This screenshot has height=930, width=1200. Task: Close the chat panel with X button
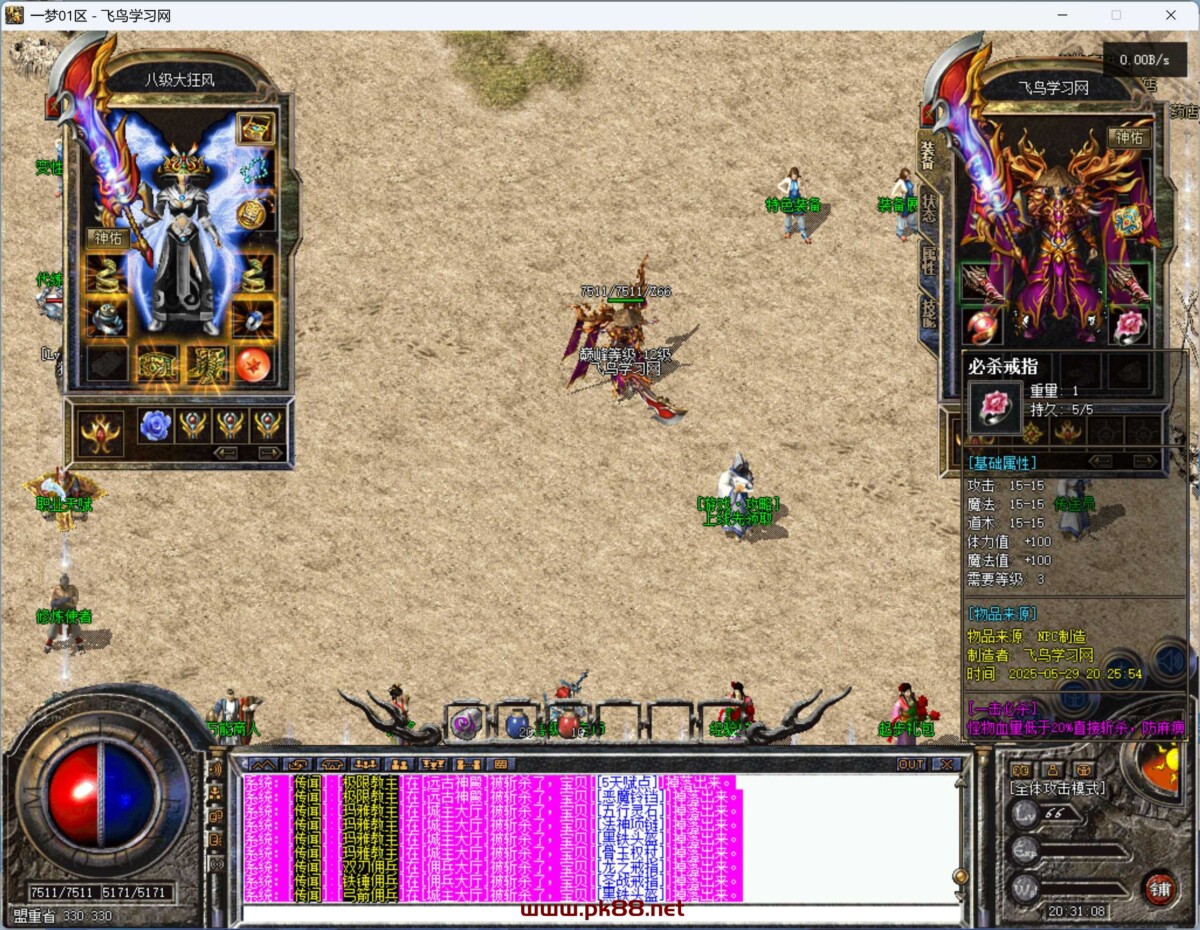pos(943,764)
